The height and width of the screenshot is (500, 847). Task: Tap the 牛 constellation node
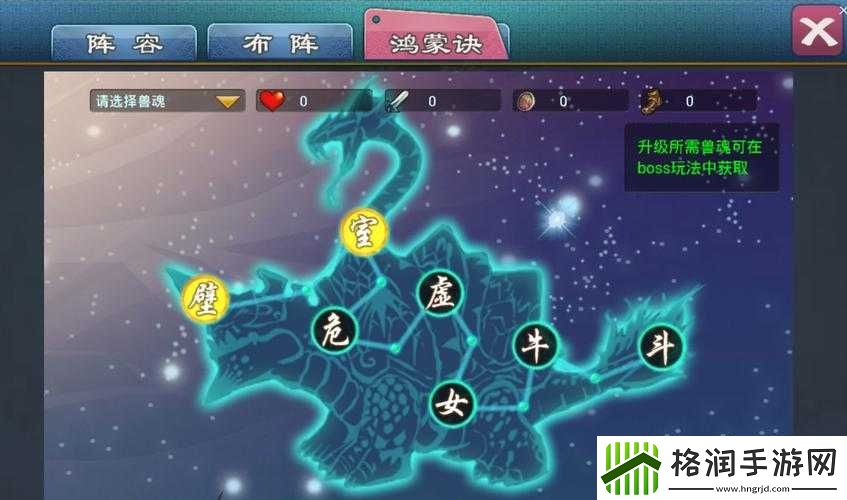537,346
